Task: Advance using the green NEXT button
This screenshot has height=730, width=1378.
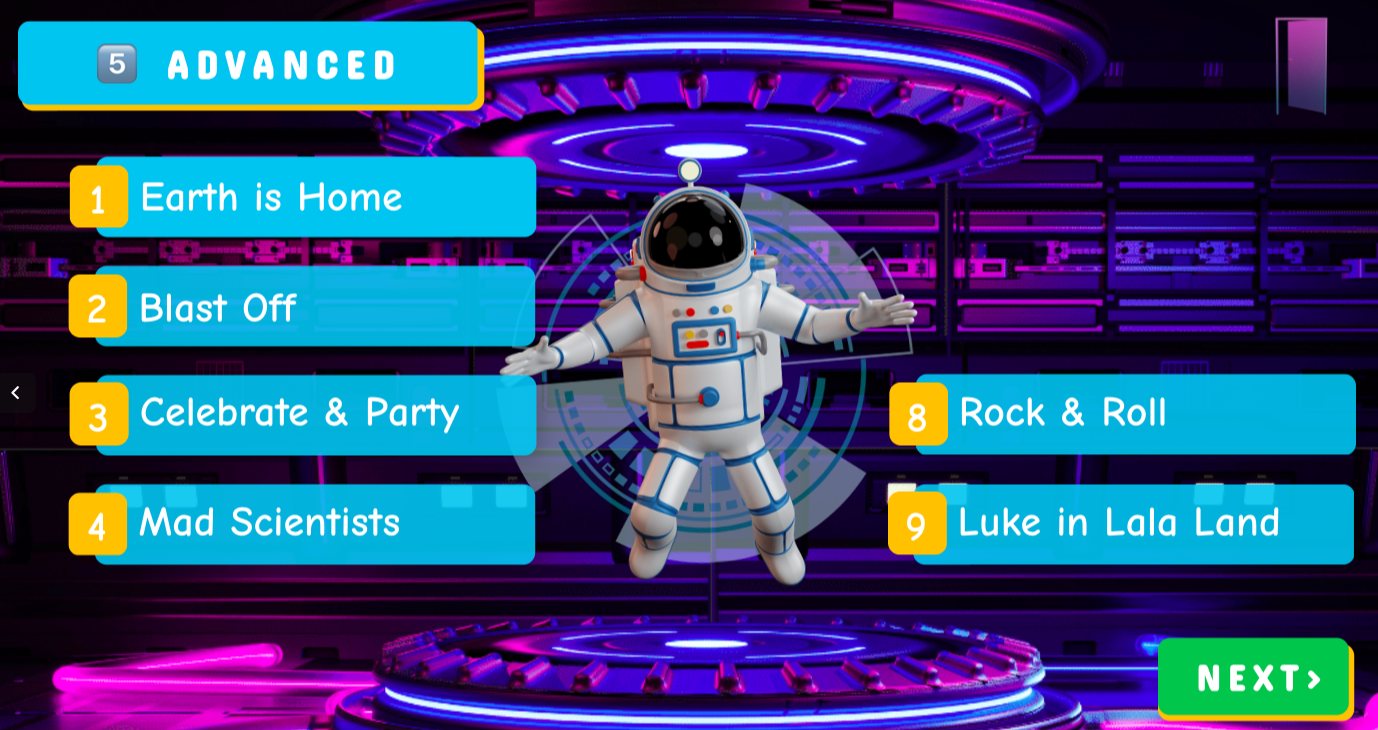Action: [x=1255, y=679]
